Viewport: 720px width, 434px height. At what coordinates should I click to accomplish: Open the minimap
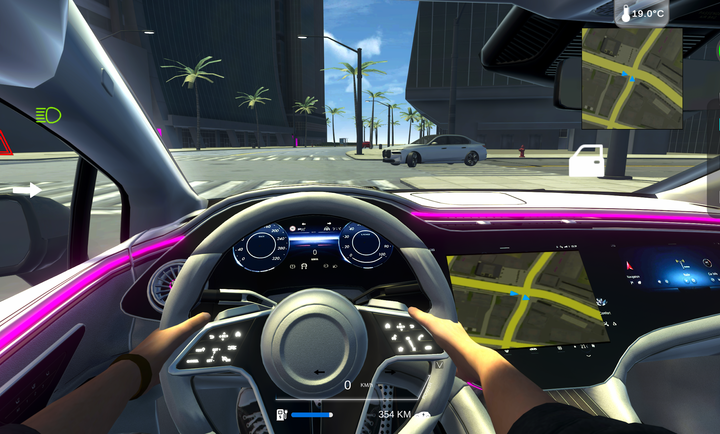(x=632, y=77)
